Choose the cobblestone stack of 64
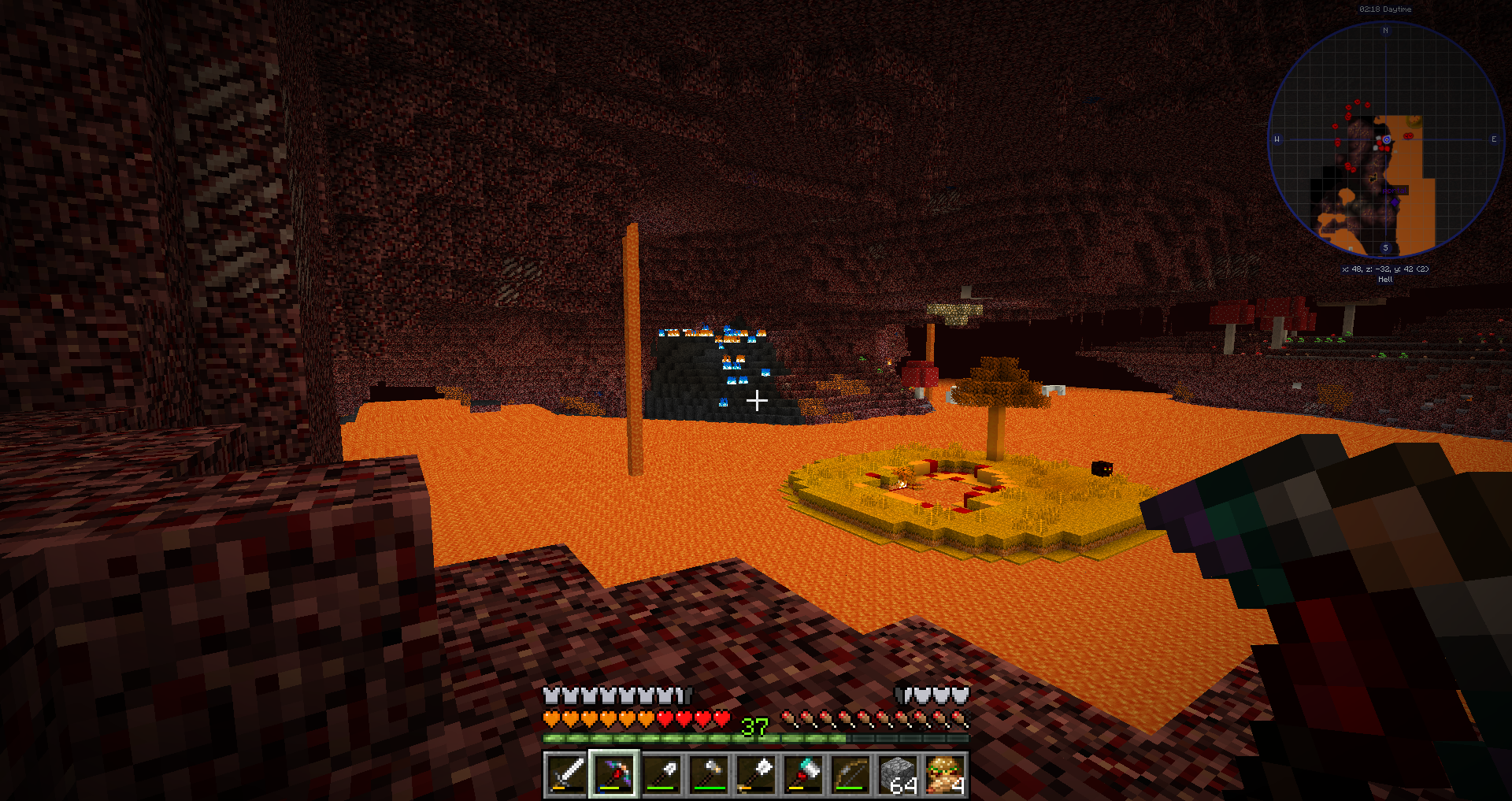 898,774
